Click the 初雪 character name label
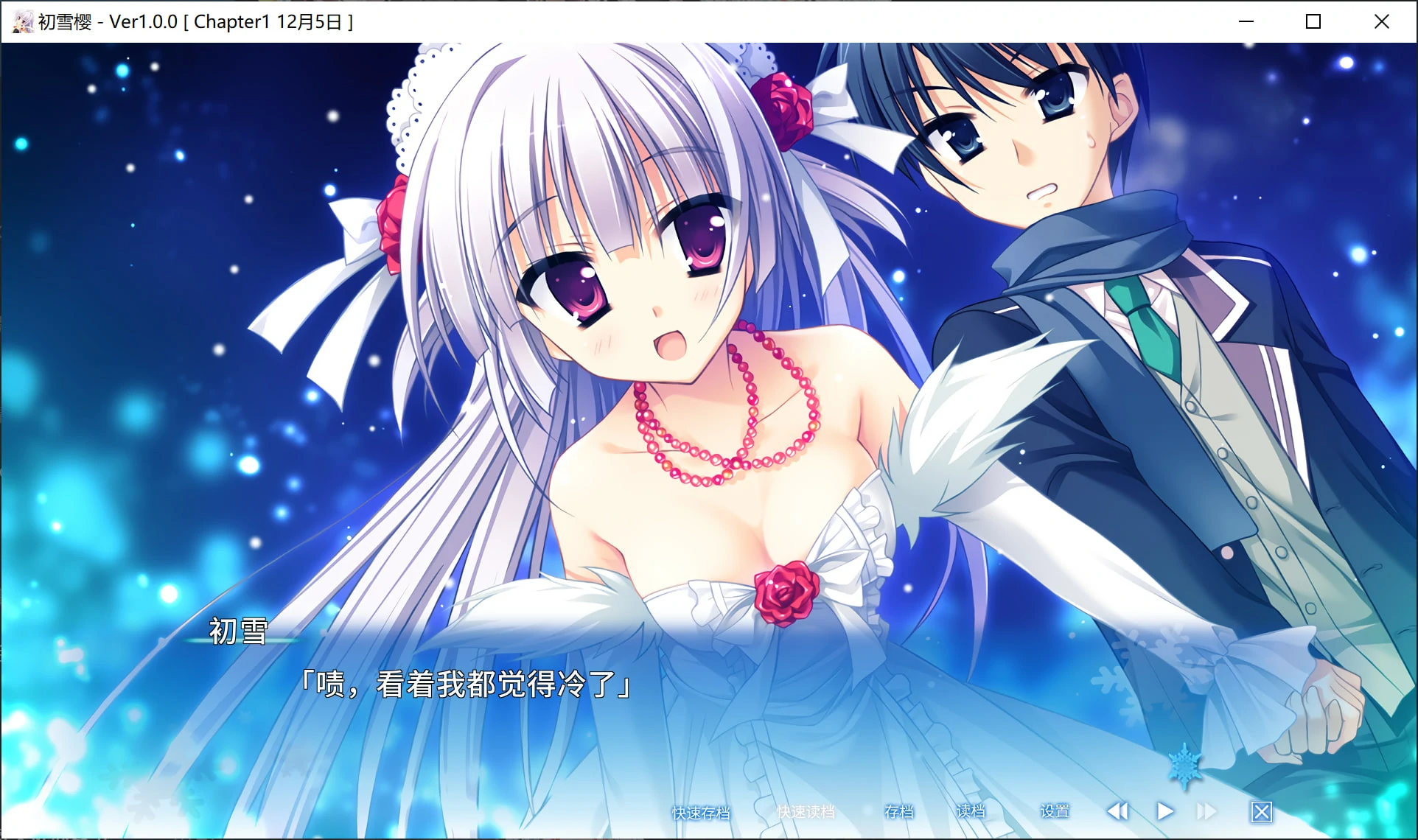The height and width of the screenshot is (840, 1418). (237, 632)
